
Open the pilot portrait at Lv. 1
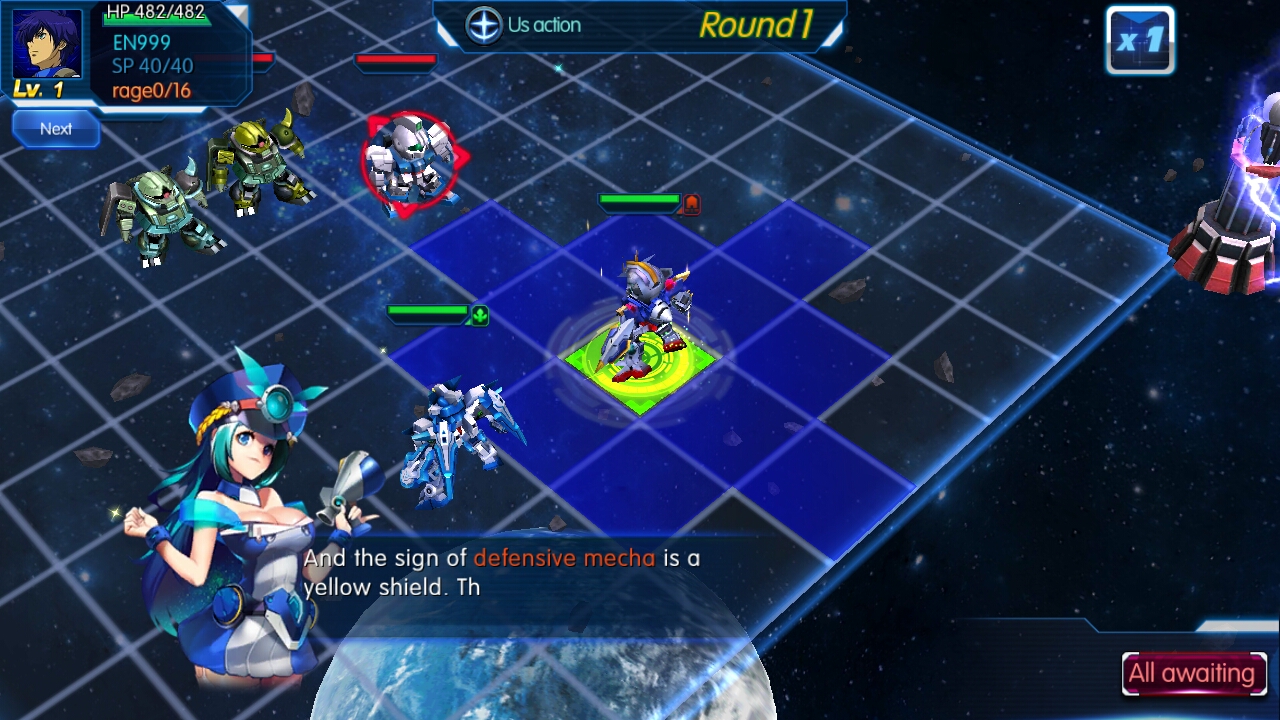tap(46, 46)
